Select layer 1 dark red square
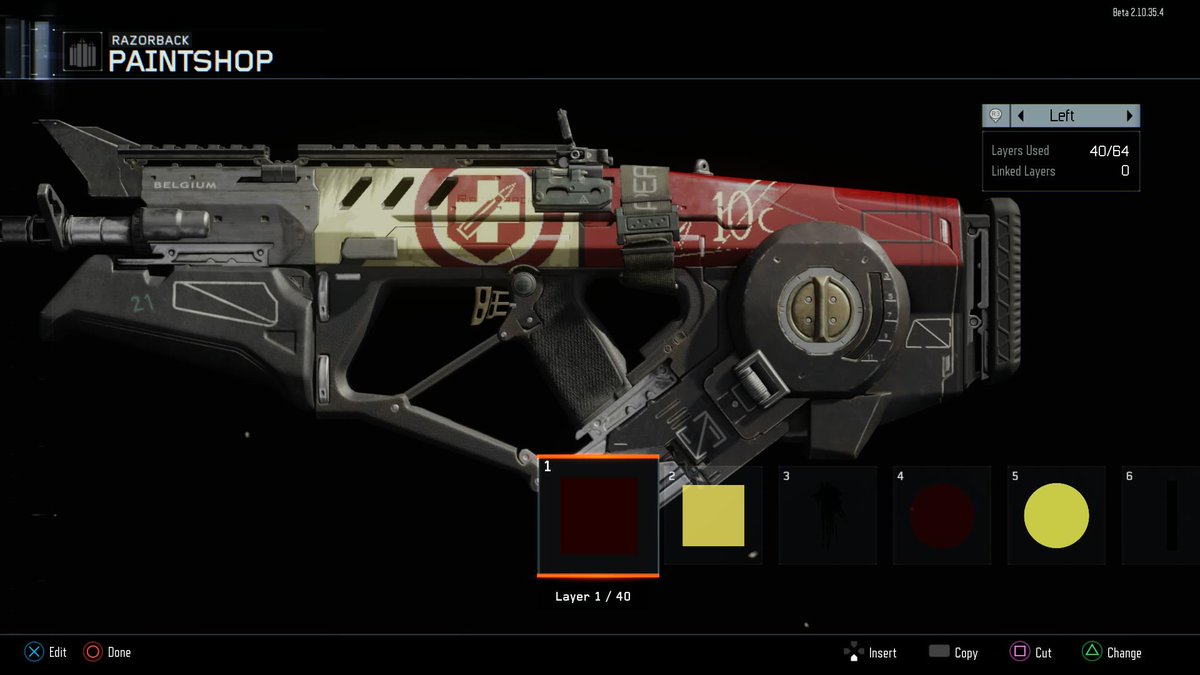 tap(598, 516)
